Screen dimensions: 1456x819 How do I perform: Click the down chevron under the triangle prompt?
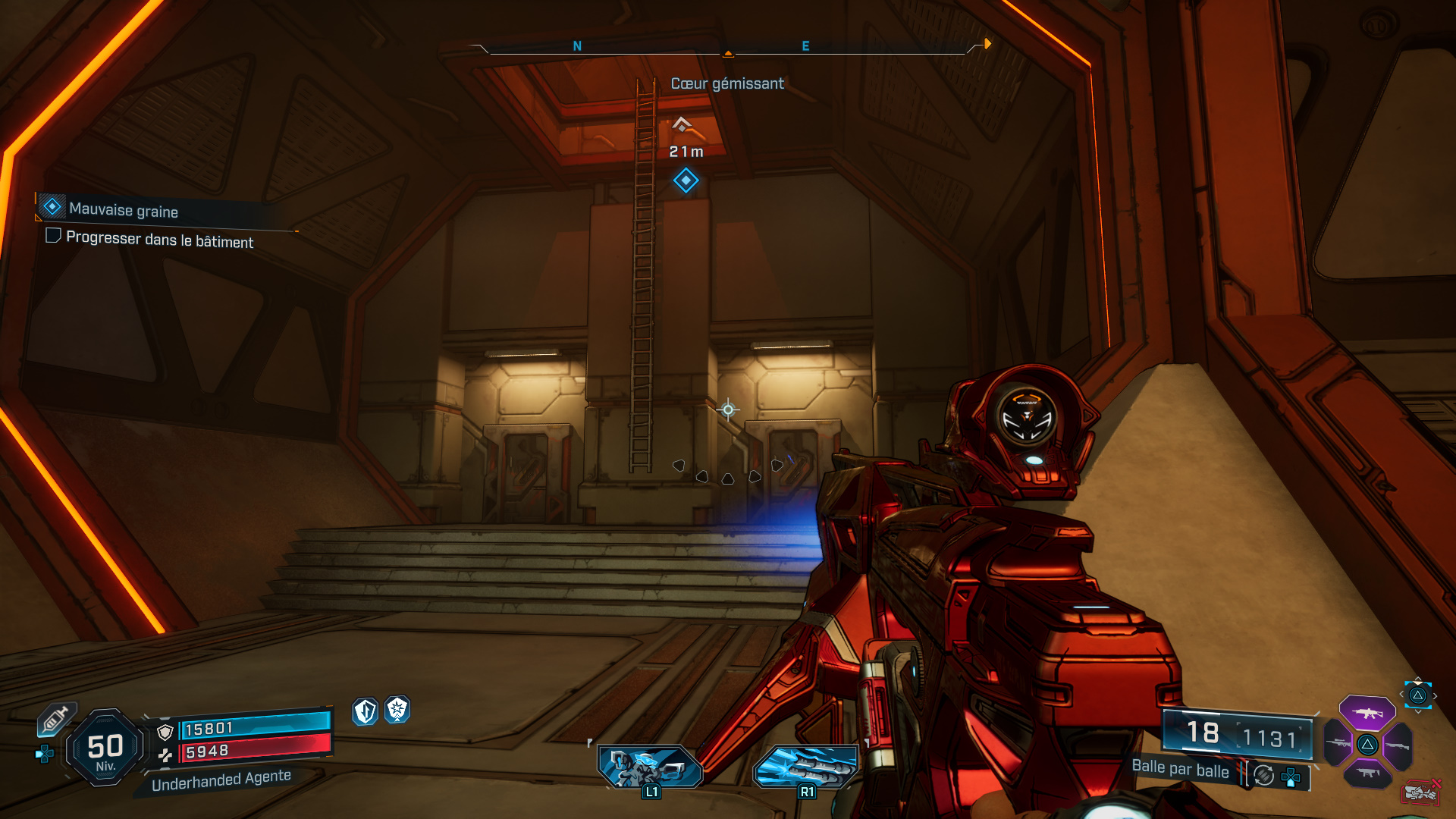(1417, 712)
